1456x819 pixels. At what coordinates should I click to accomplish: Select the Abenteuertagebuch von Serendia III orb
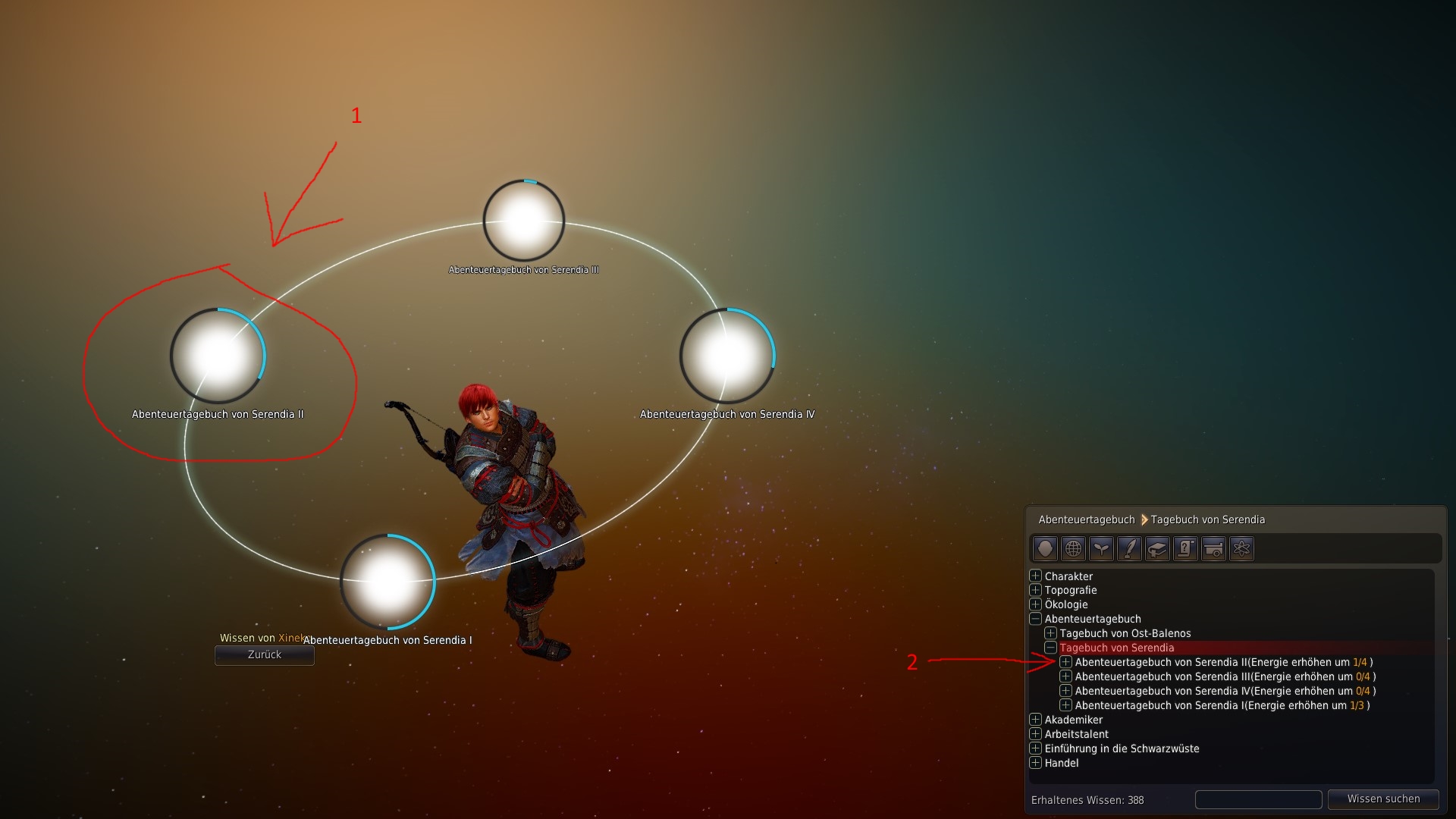523,221
